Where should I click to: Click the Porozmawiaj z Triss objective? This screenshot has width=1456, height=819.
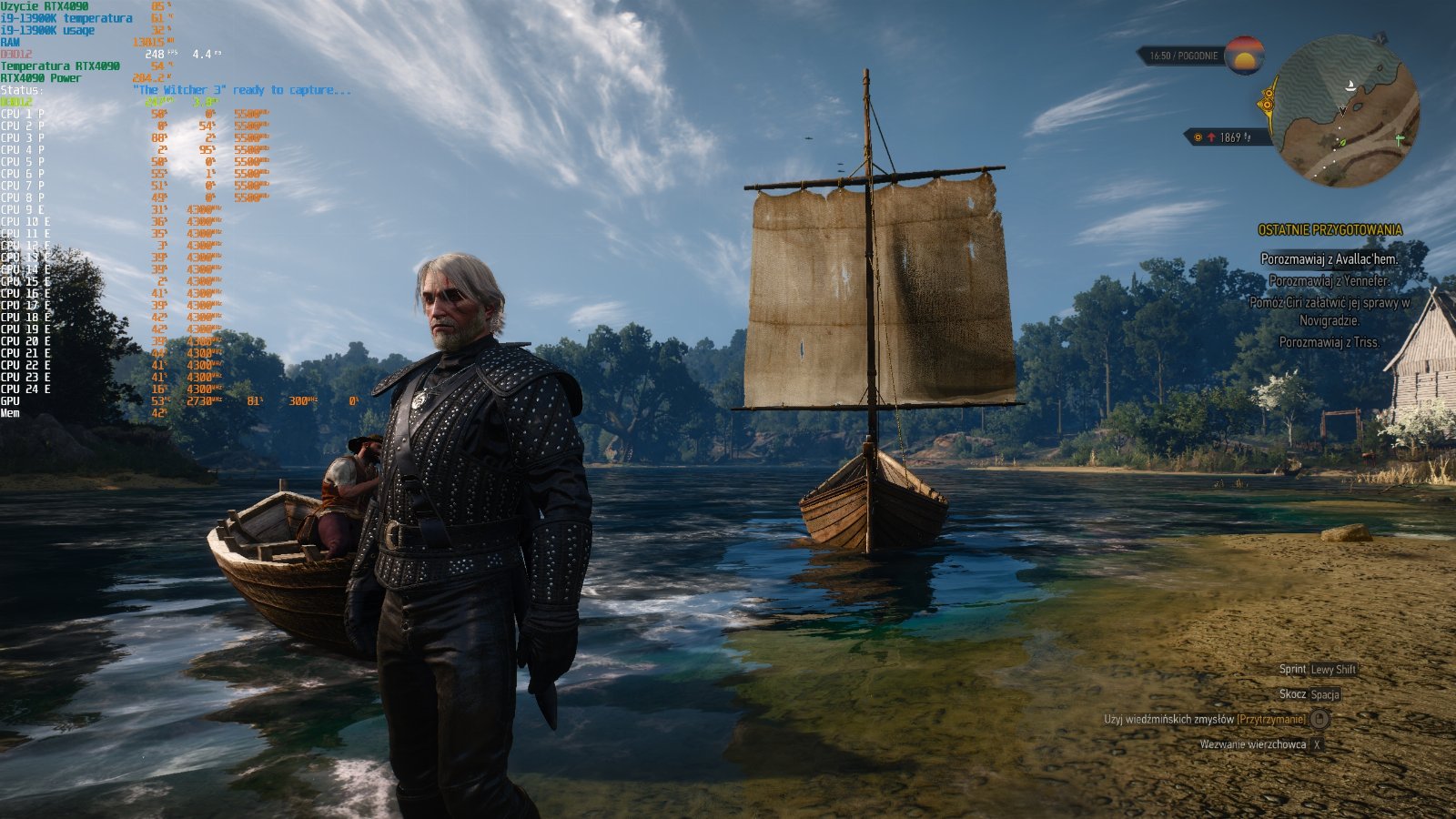[x=1329, y=342]
